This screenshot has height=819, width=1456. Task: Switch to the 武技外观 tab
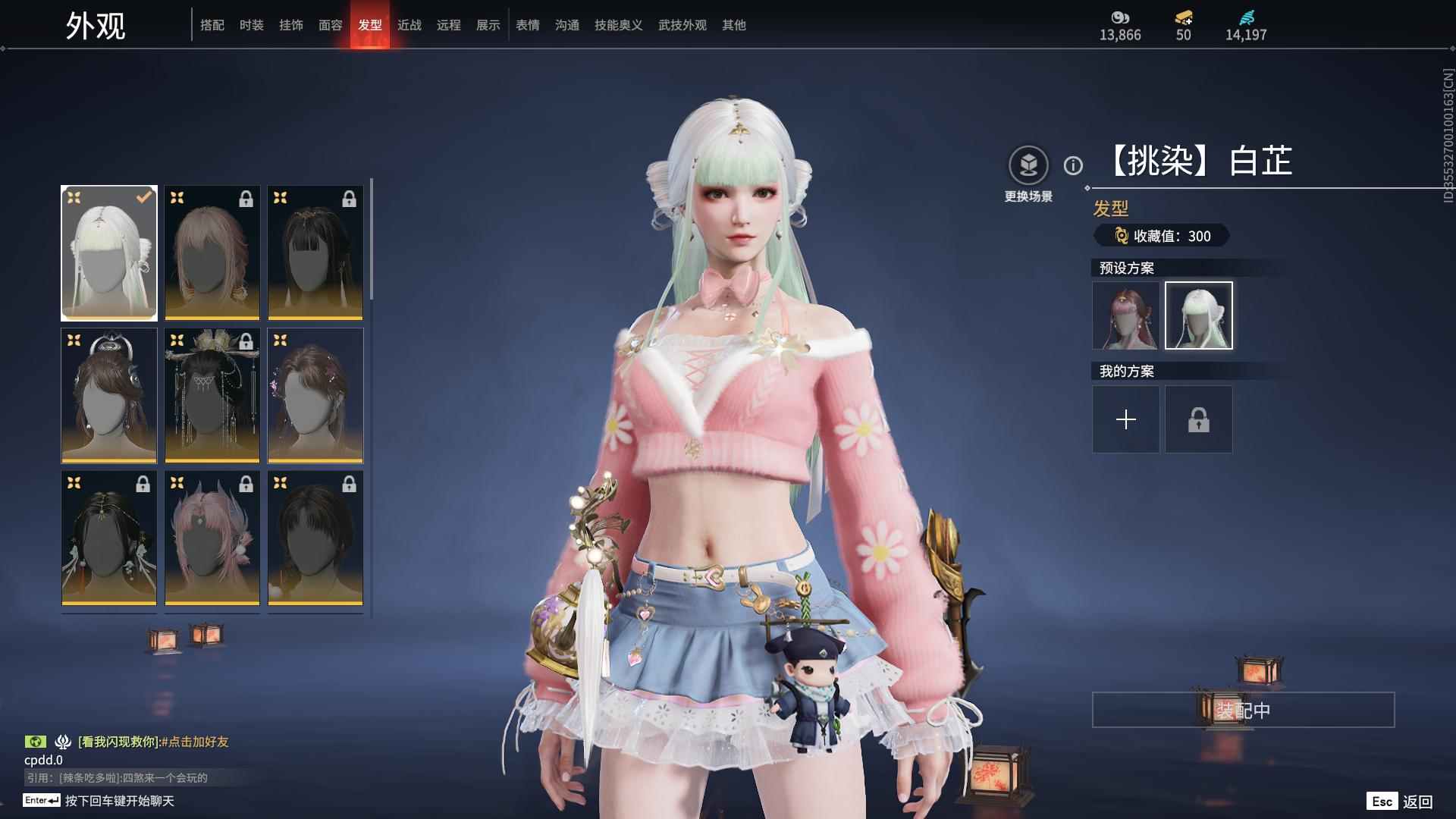click(682, 25)
